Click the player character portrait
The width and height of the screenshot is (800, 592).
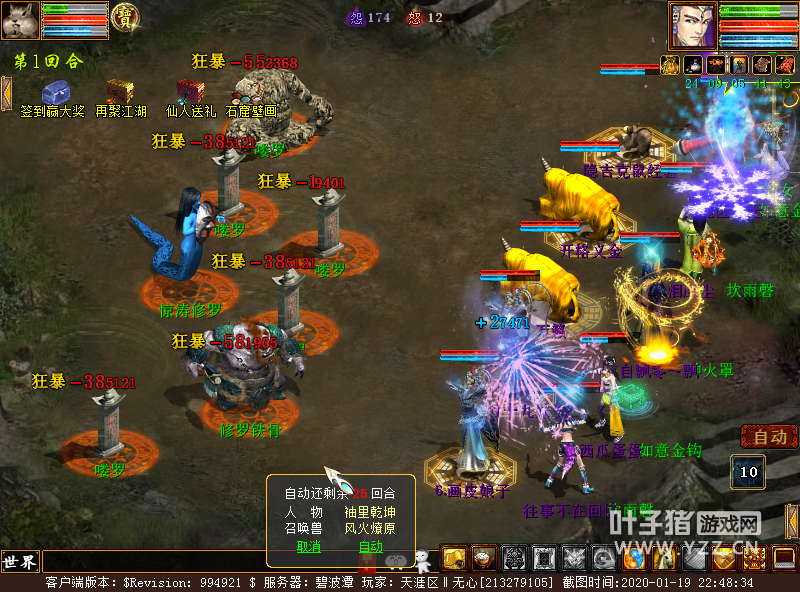pyautogui.click(x=692, y=25)
